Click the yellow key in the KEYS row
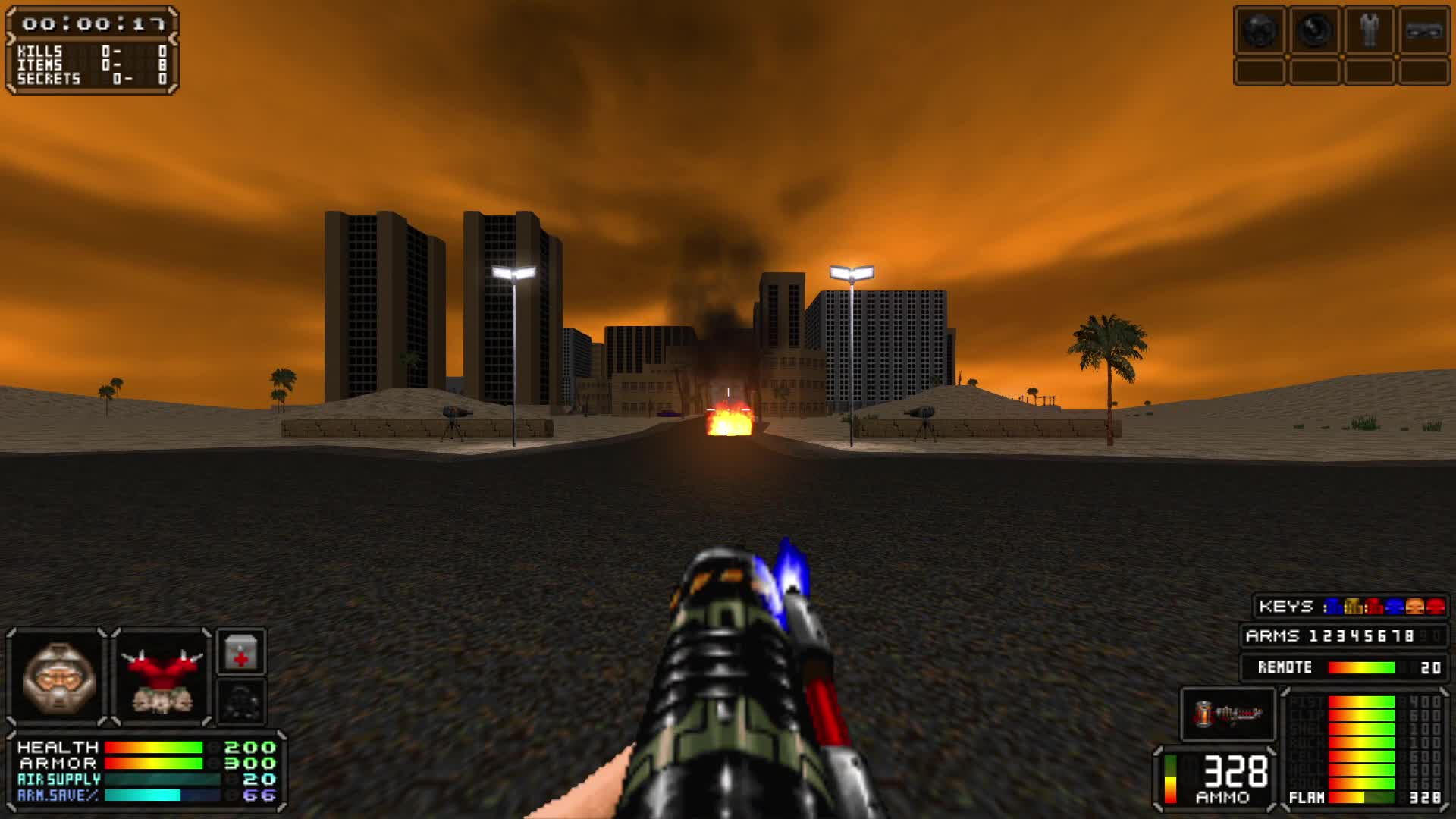Screen dimensions: 1456x819 [1354, 607]
